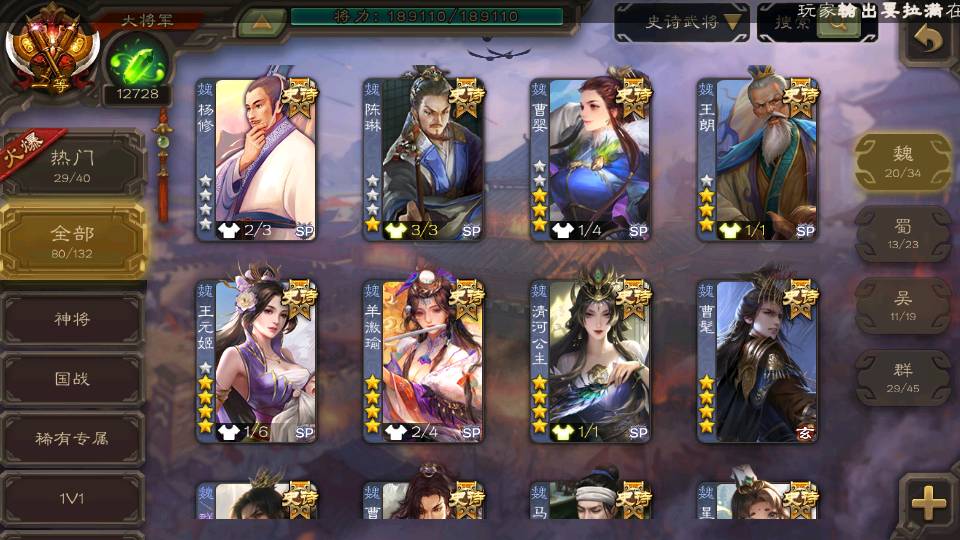
Task: Open the 史诗武将 filter dropdown
Action: tap(682, 21)
